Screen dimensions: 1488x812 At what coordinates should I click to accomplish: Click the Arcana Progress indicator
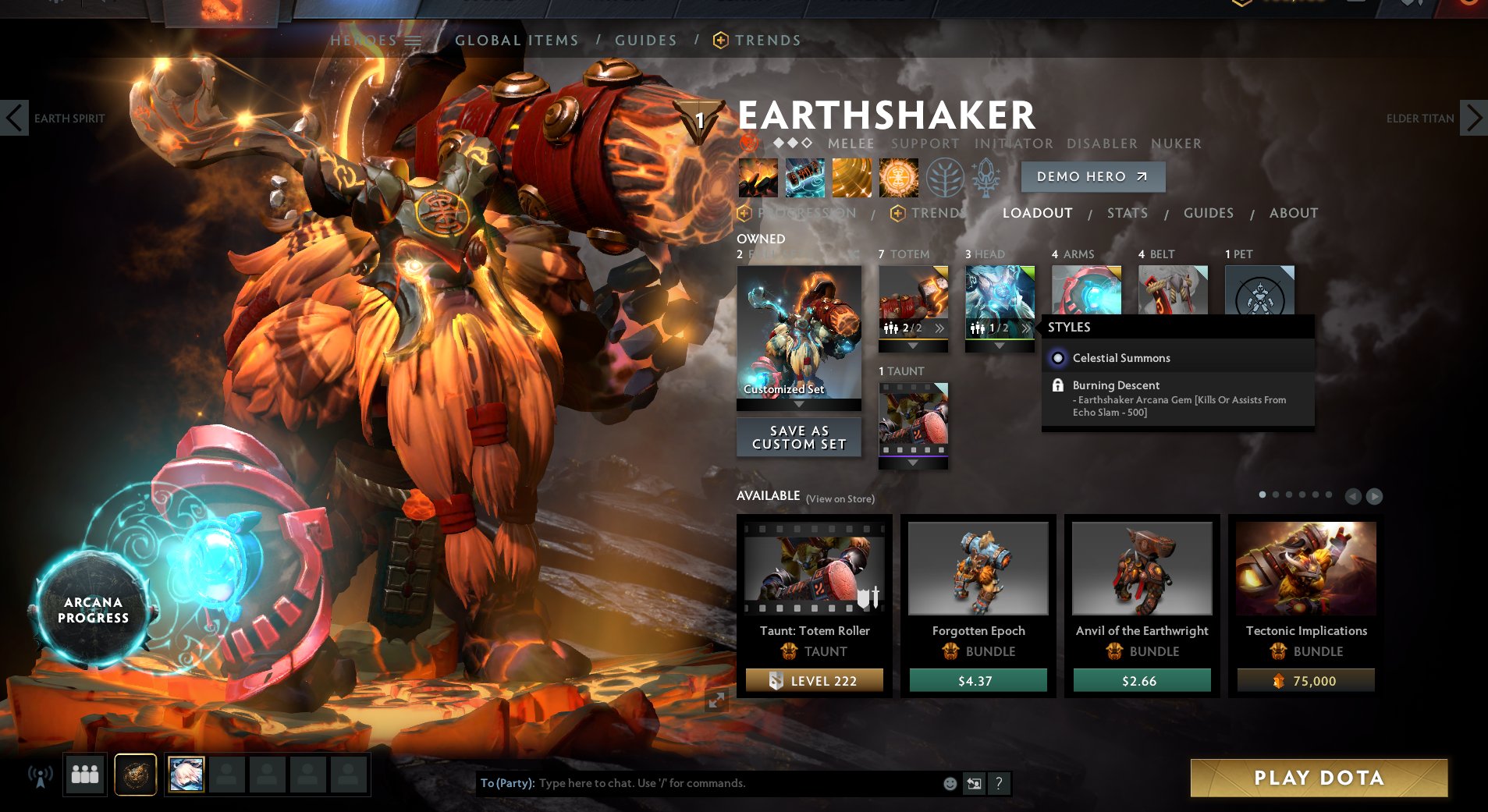point(91,610)
